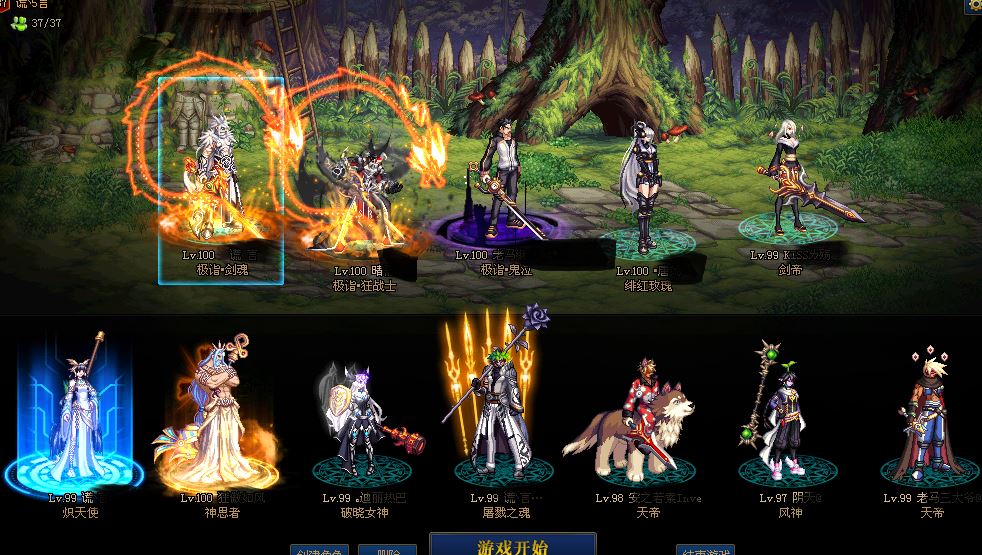Image resolution: width=982 pixels, height=555 pixels.
Task: Start the game with 游戏开始 button
Action: coord(512,545)
